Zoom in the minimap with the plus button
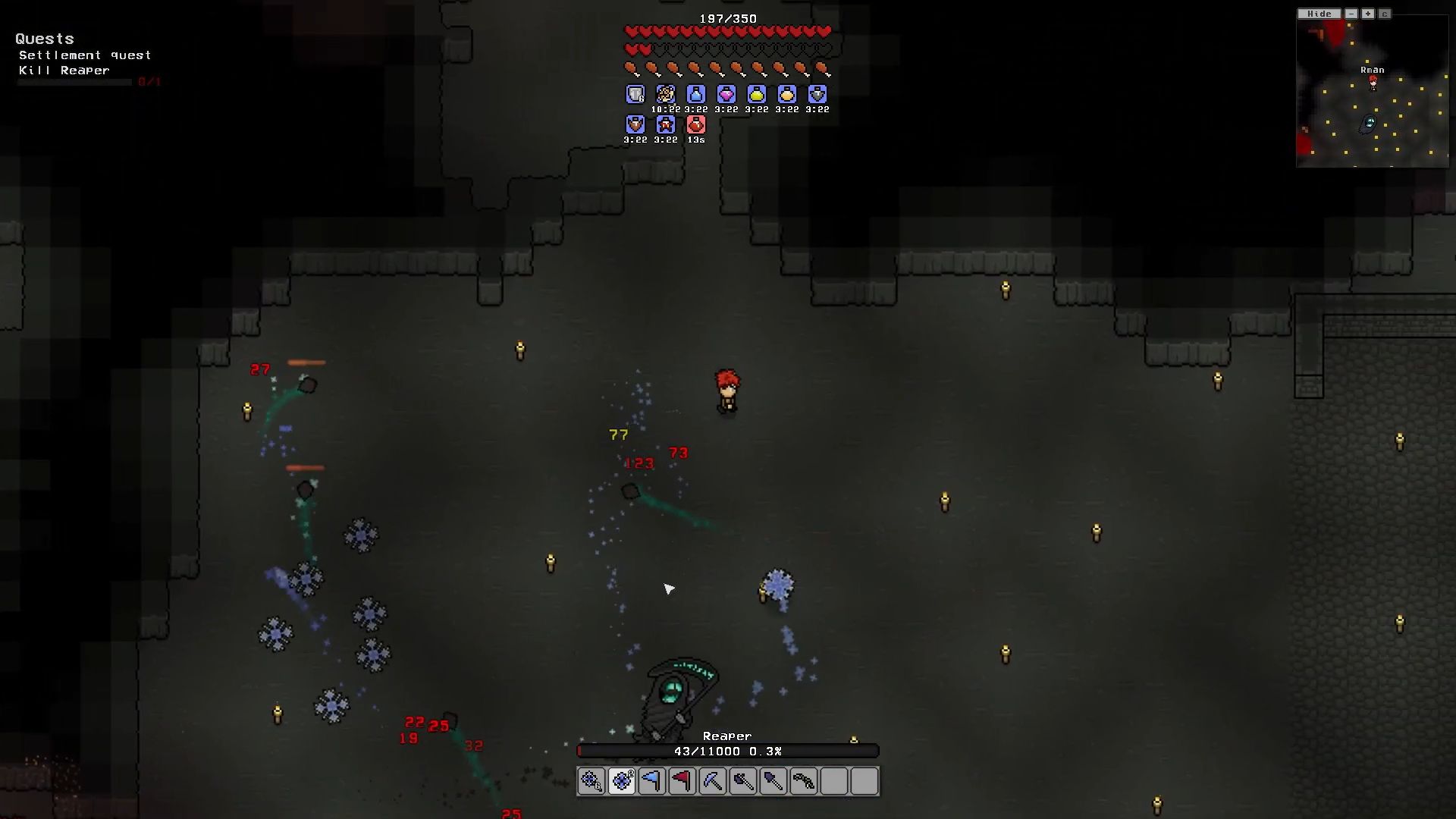This screenshot has height=819, width=1456. (1367, 14)
